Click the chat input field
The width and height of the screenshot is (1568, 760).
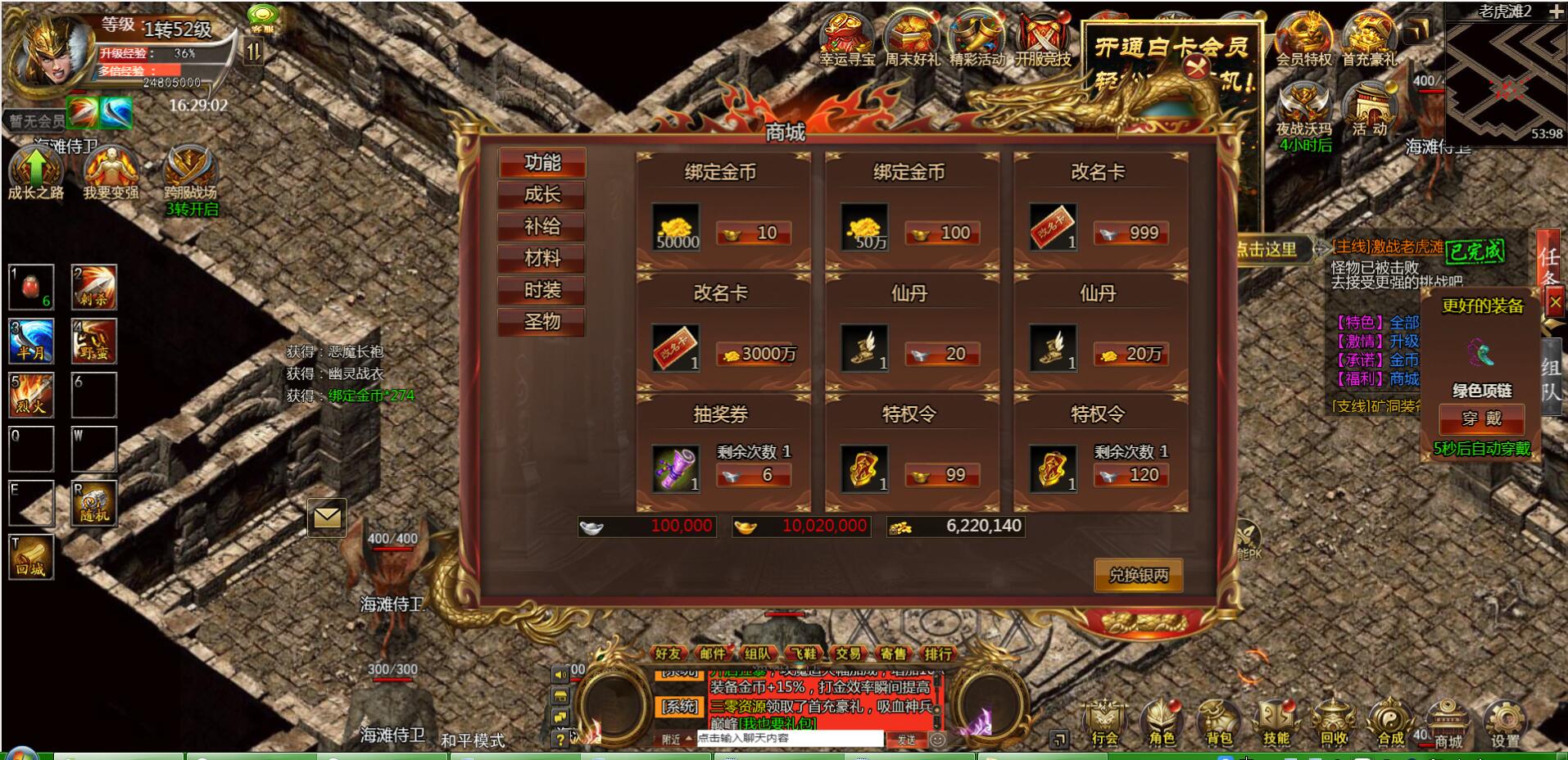click(789, 739)
